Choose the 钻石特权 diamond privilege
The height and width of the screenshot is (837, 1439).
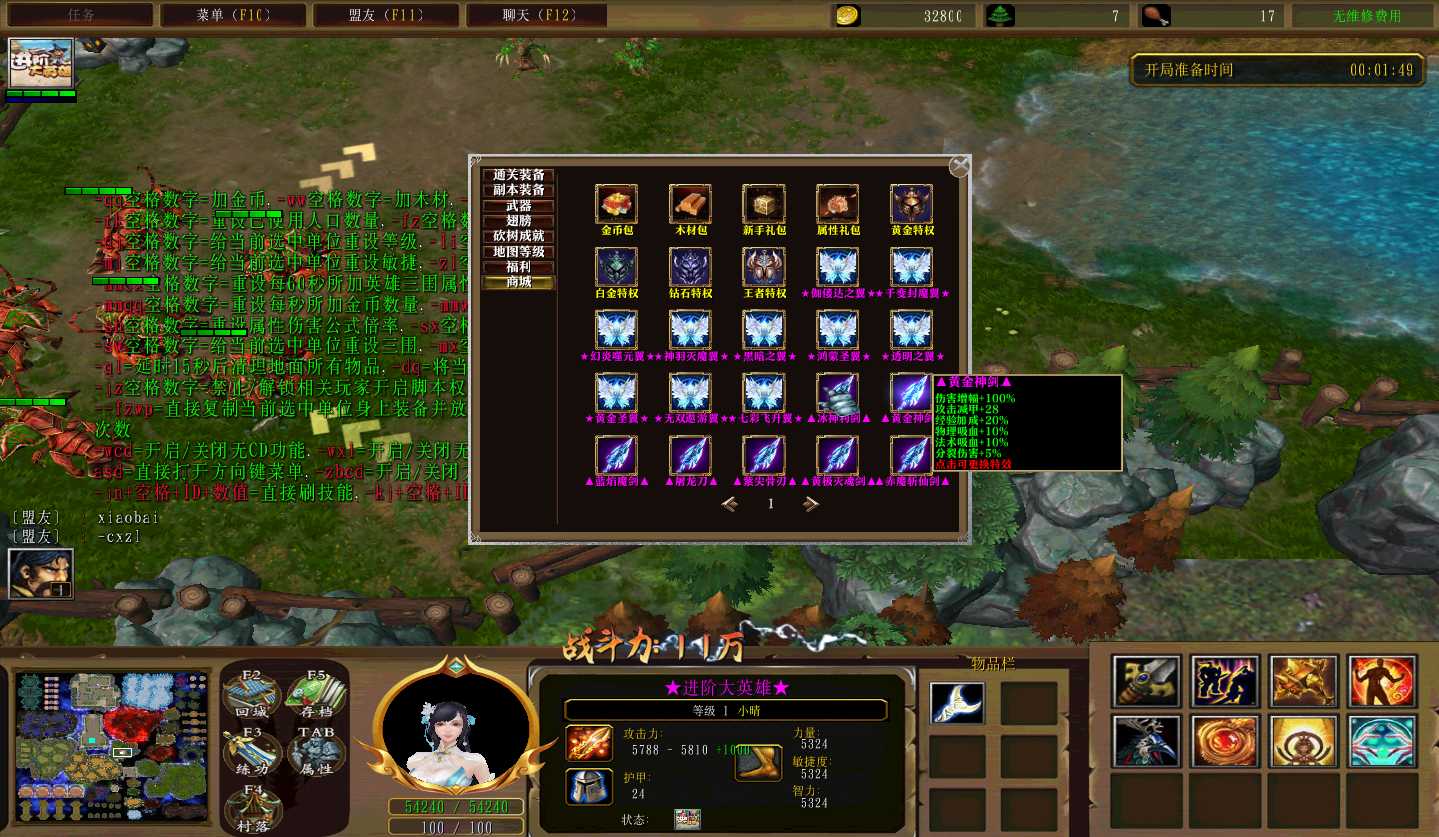pos(690,268)
